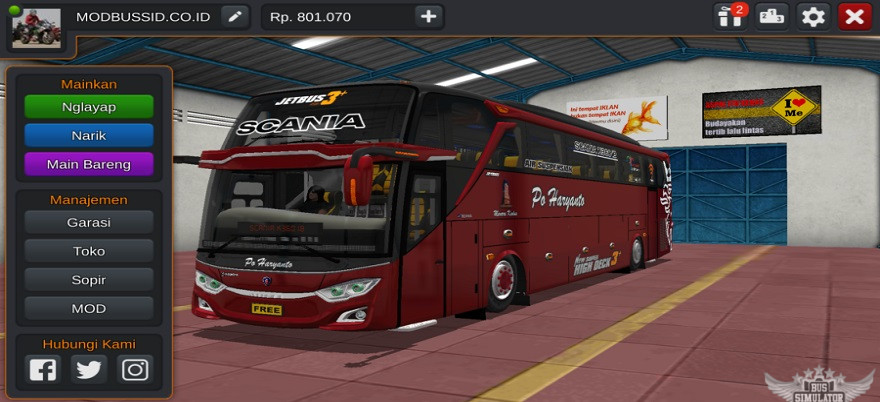Viewport: 880px width, 402px height.
Task: Launch Main Bareng multiplayer
Action: (89, 163)
